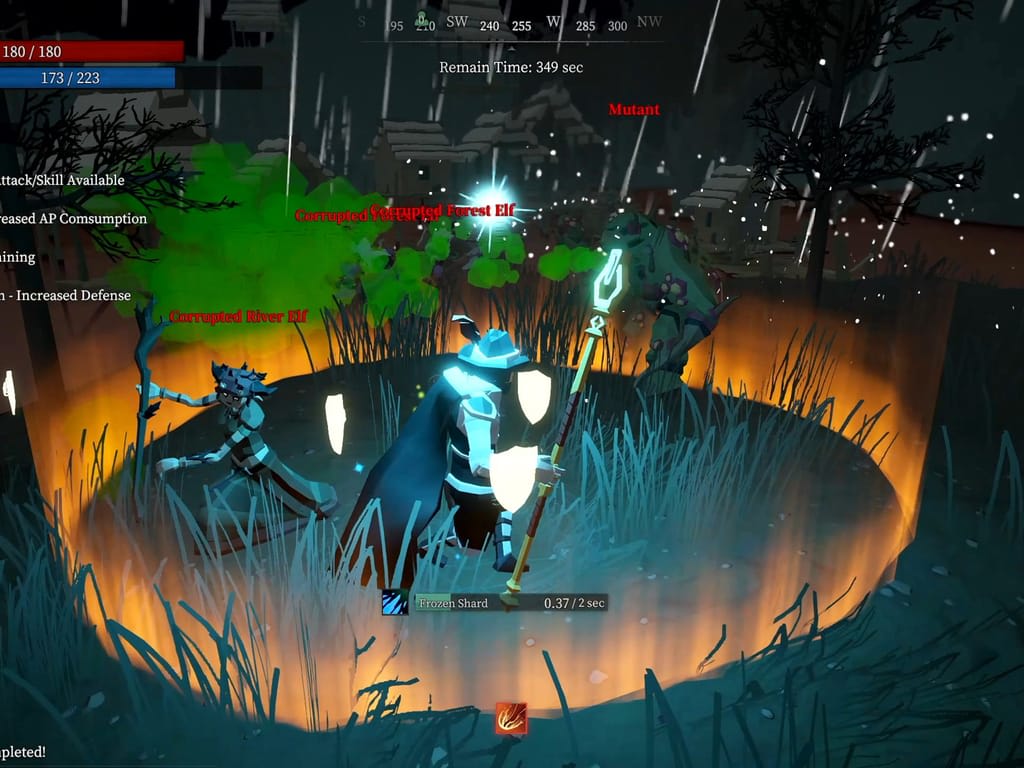The image size is (1024, 768).
Task: Select the green marker on the compass
Action: 422,18
